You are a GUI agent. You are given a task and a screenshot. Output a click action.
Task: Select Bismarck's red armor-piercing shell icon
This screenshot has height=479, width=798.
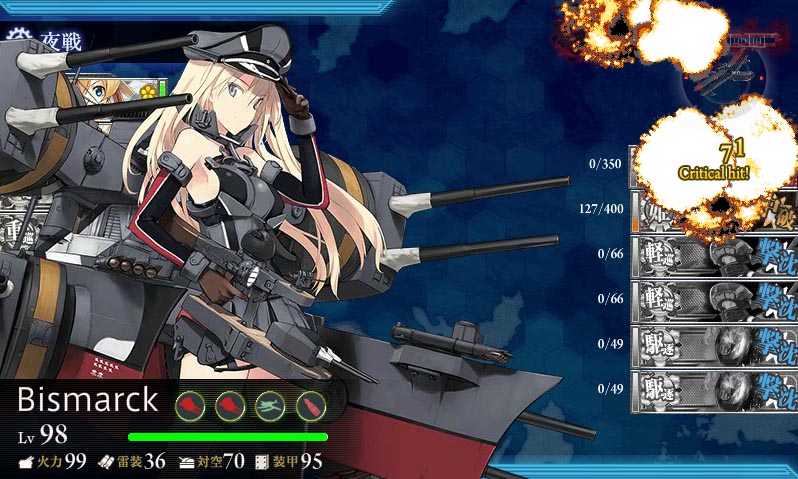[311, 404]
